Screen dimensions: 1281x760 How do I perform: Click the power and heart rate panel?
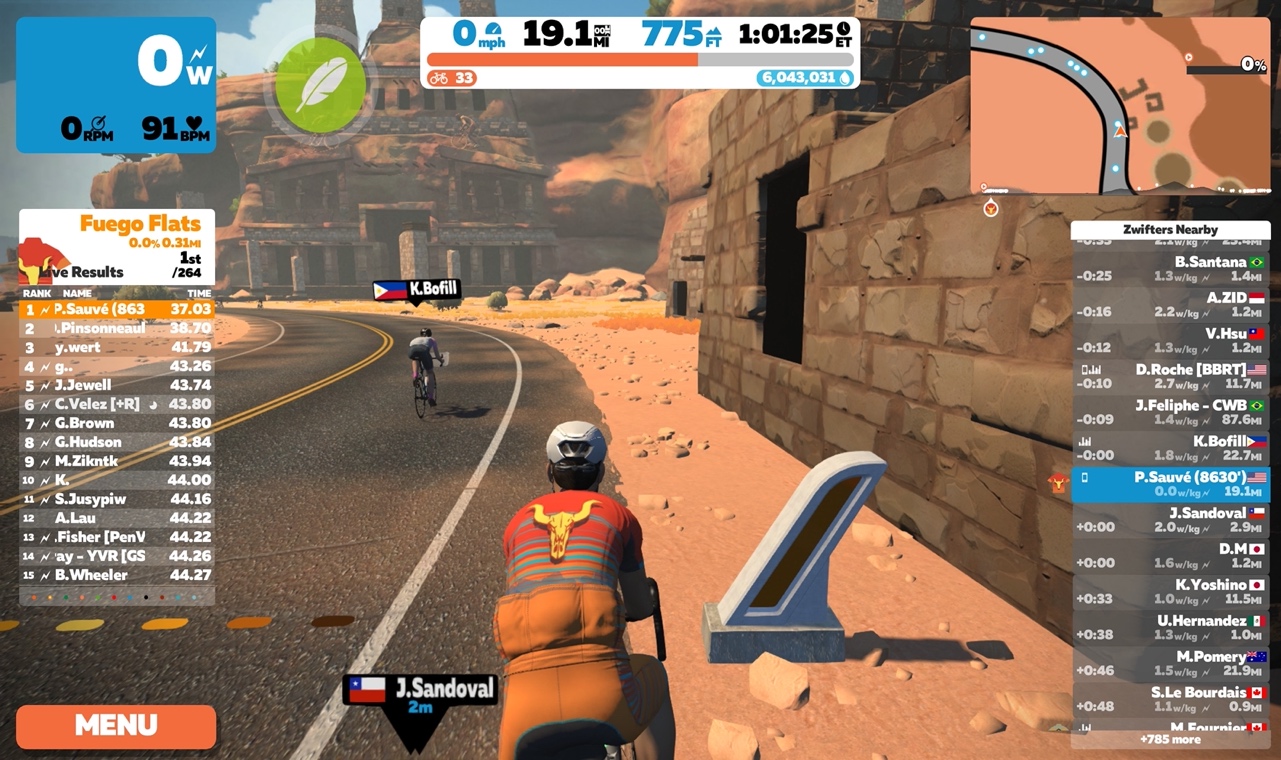click(x=116, y=85)
